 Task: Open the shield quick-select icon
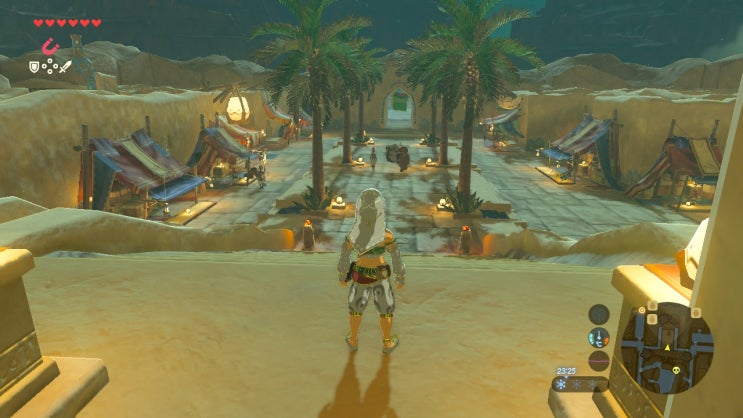pyautogui.click(x=33, y=67)
